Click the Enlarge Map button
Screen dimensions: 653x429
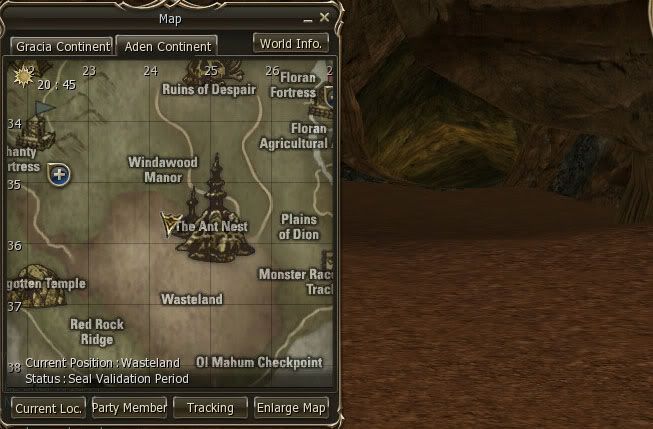click(291, 408)
